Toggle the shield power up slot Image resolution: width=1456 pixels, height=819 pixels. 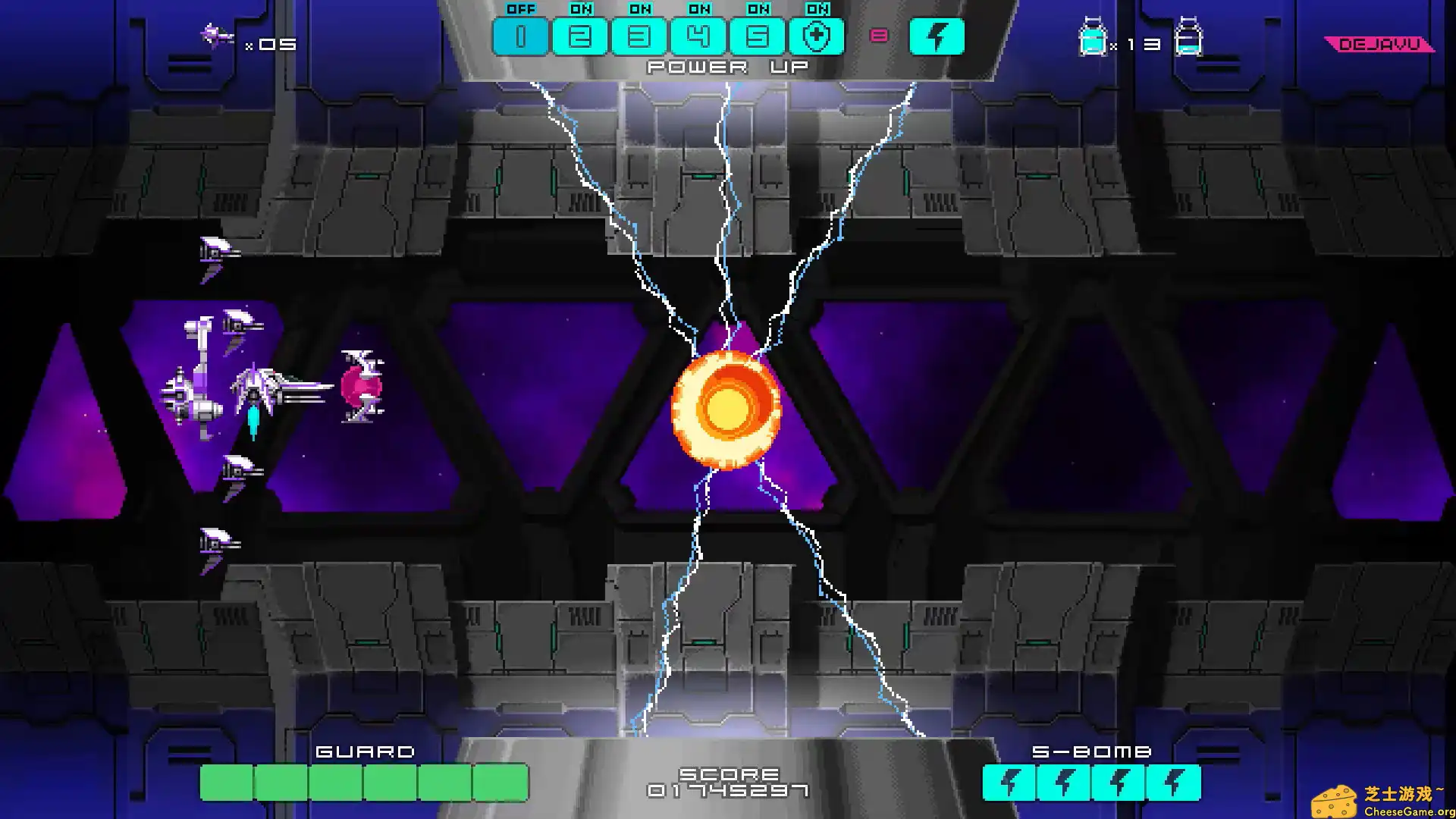click(x=816, y=36)
